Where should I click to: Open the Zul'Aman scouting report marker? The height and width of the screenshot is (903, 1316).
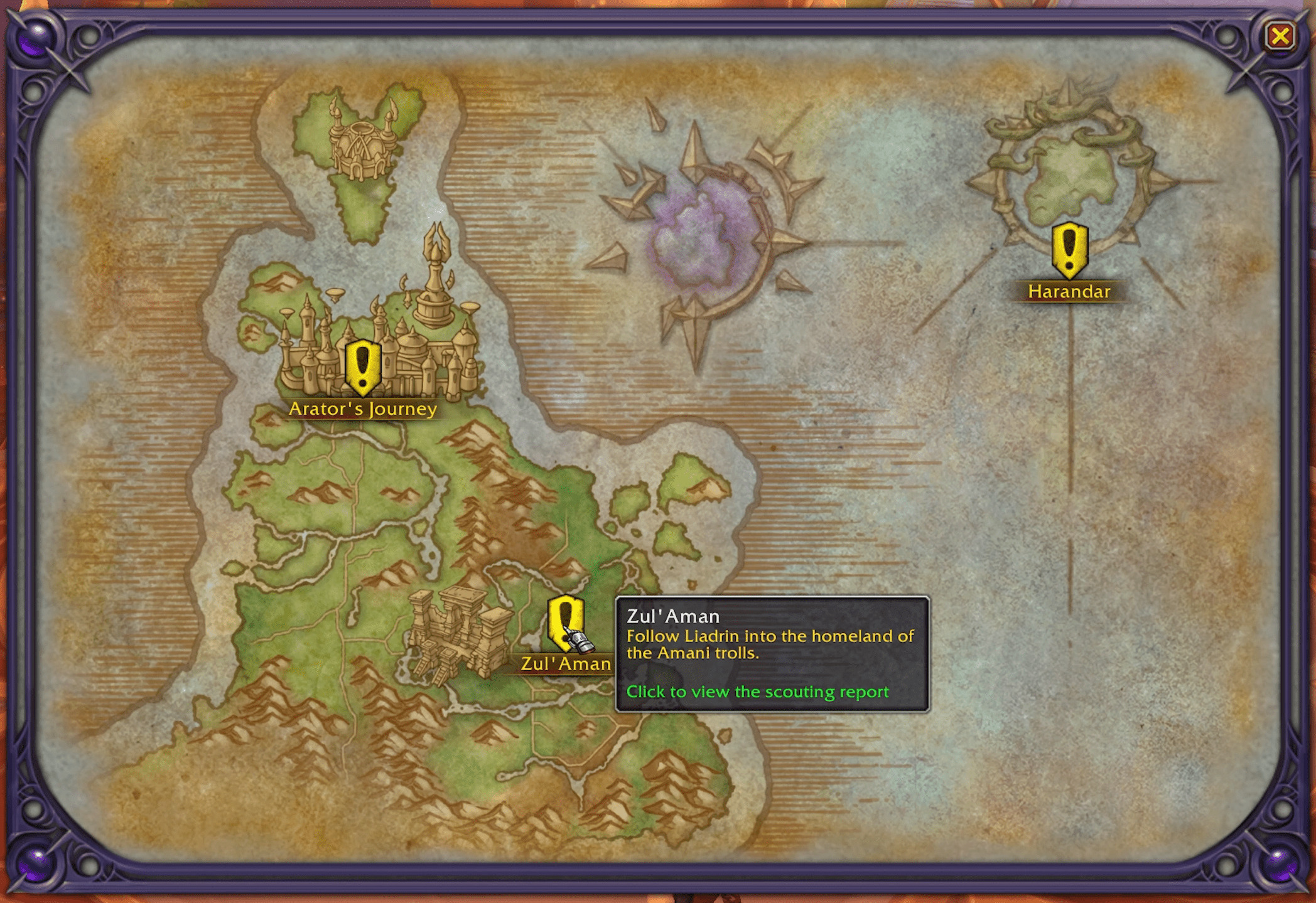click(x=564, y=622)
